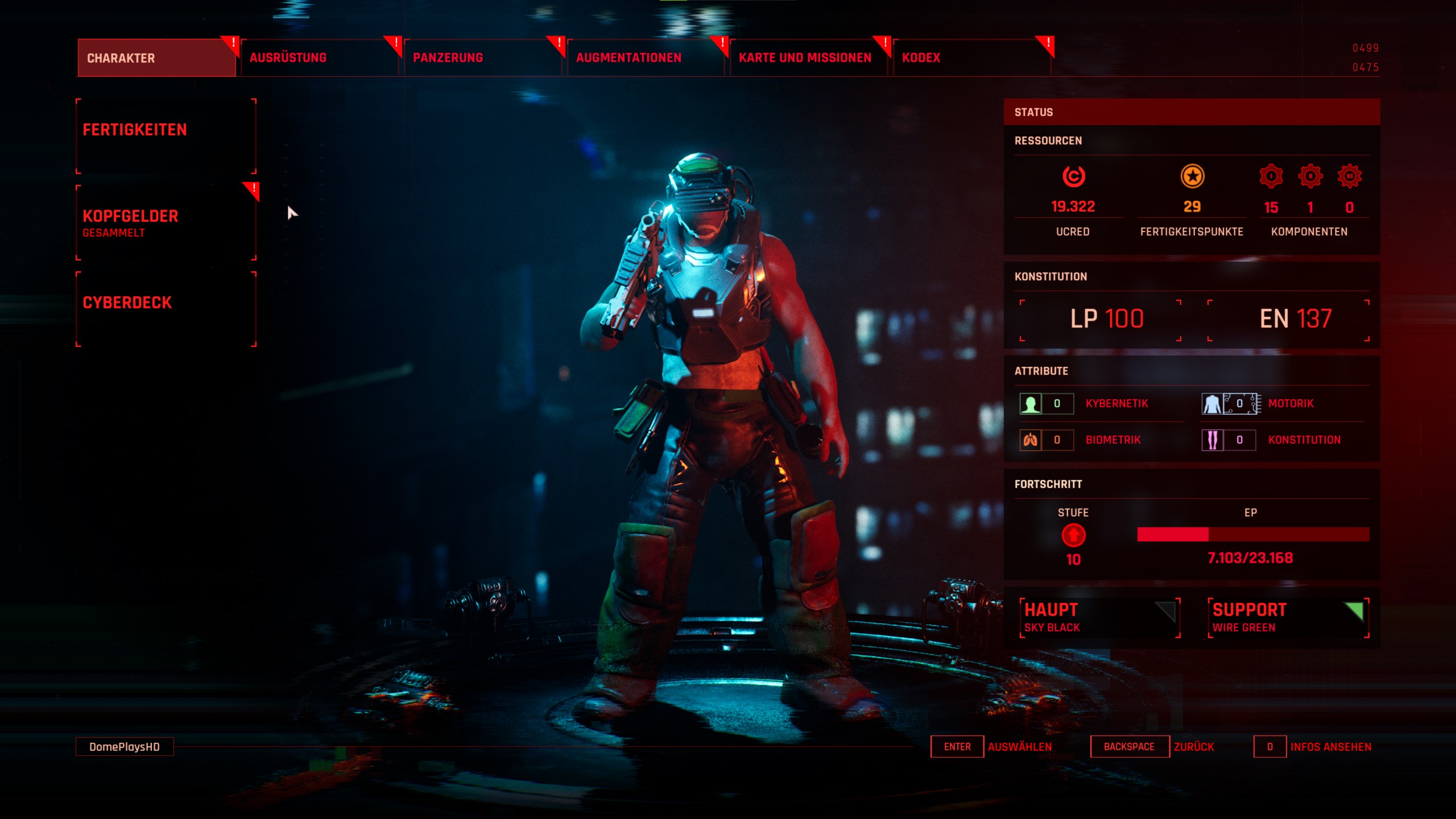Select the Support Wire Green color slot
The width and height of the screenshot is (1456, 819).
coord(1288,618)
